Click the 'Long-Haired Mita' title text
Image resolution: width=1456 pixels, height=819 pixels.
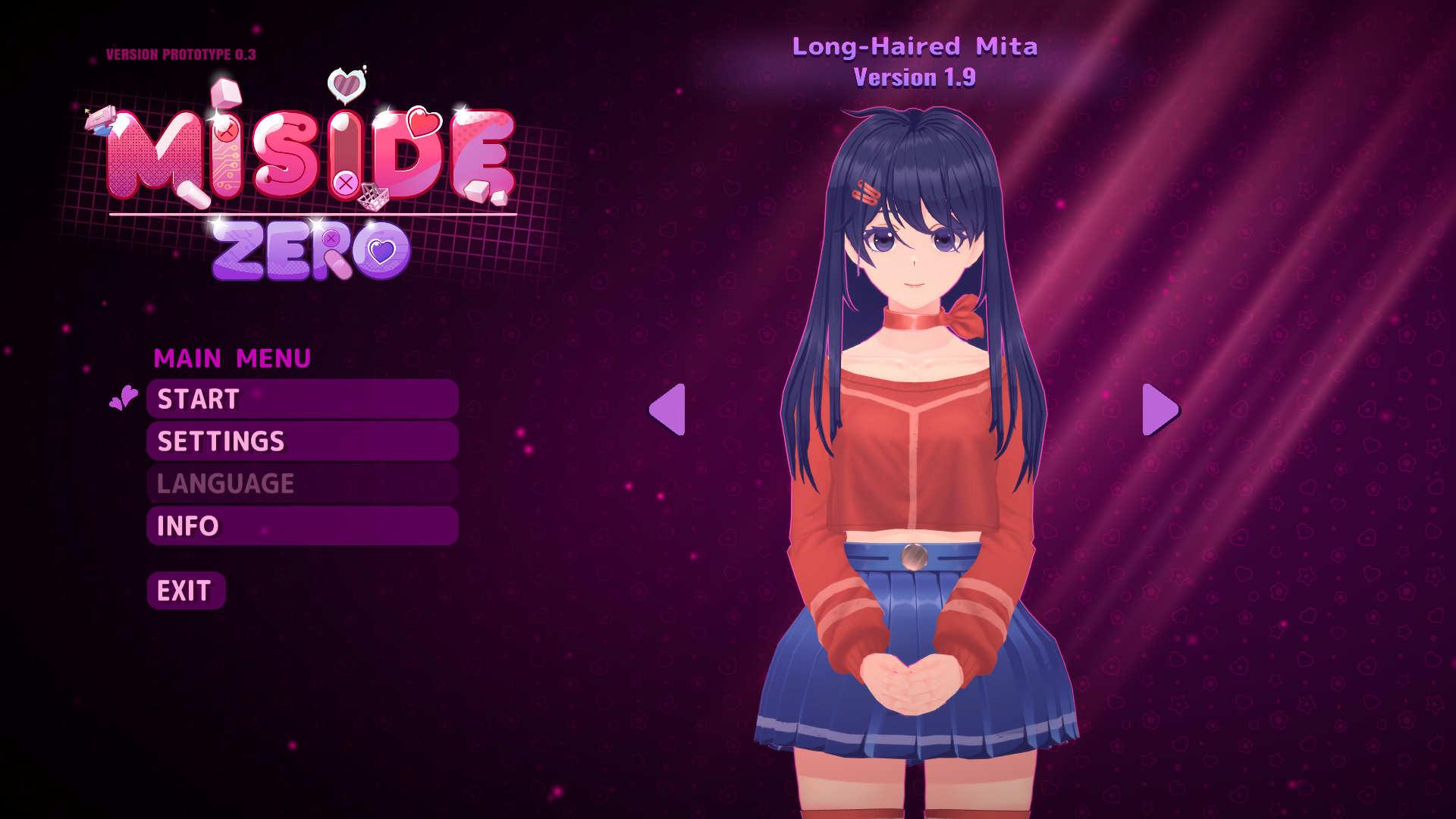(x=915, y=47)
